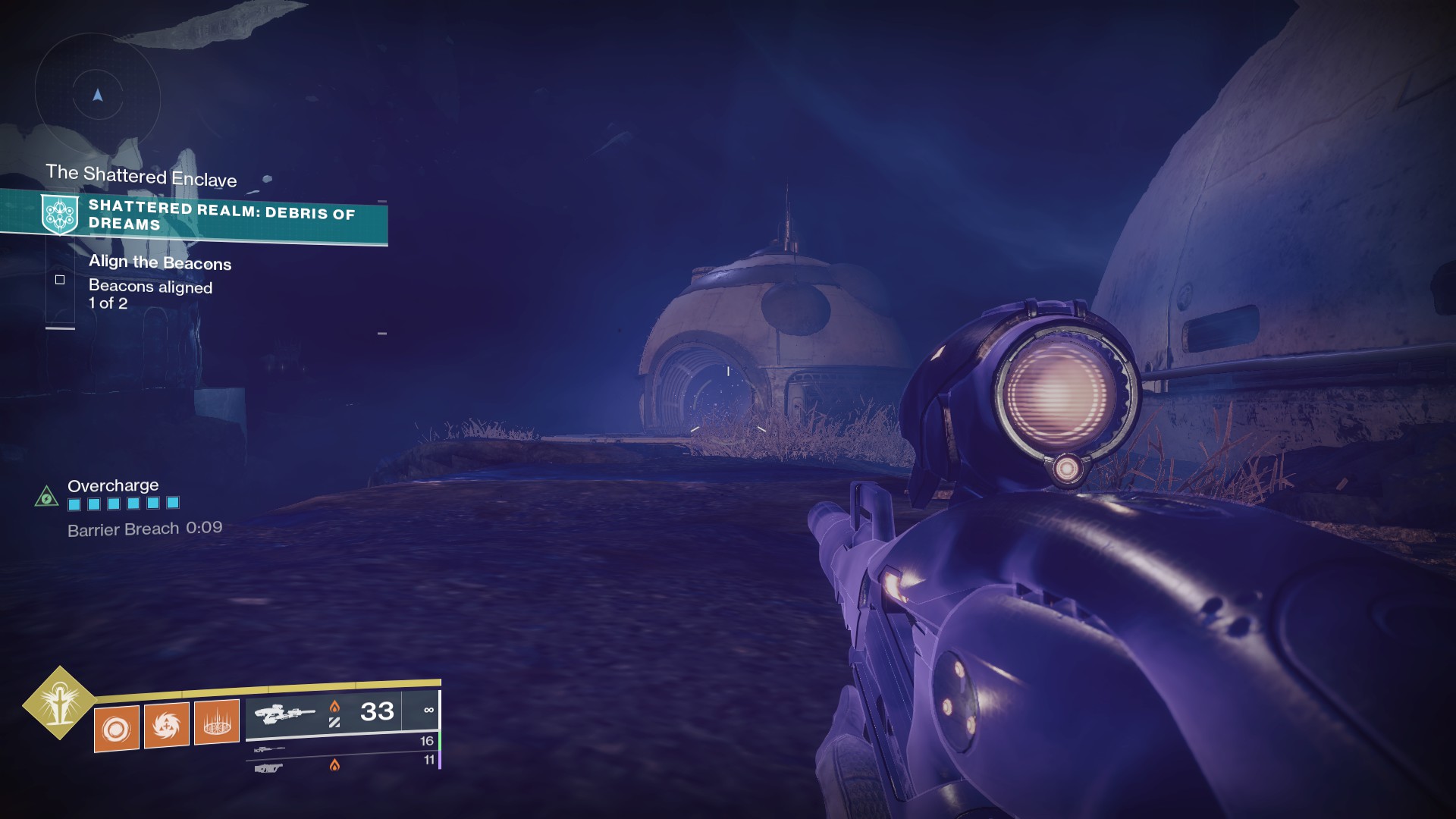Image resolution: width=1456 pixels, height=819 pixels.
Task: Check the Align the Beacons objective box
Action: [60, 280]
